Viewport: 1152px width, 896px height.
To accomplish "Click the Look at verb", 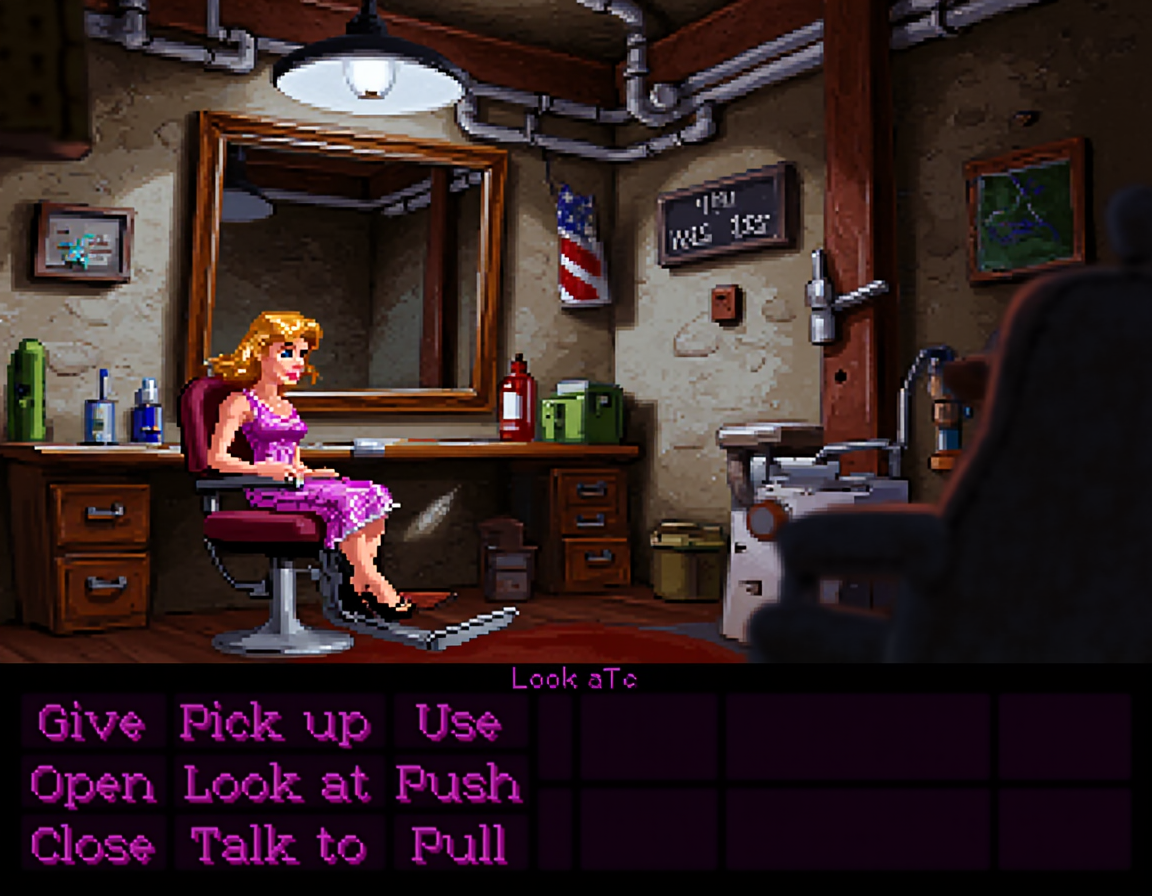I will (x=277, y=785).
